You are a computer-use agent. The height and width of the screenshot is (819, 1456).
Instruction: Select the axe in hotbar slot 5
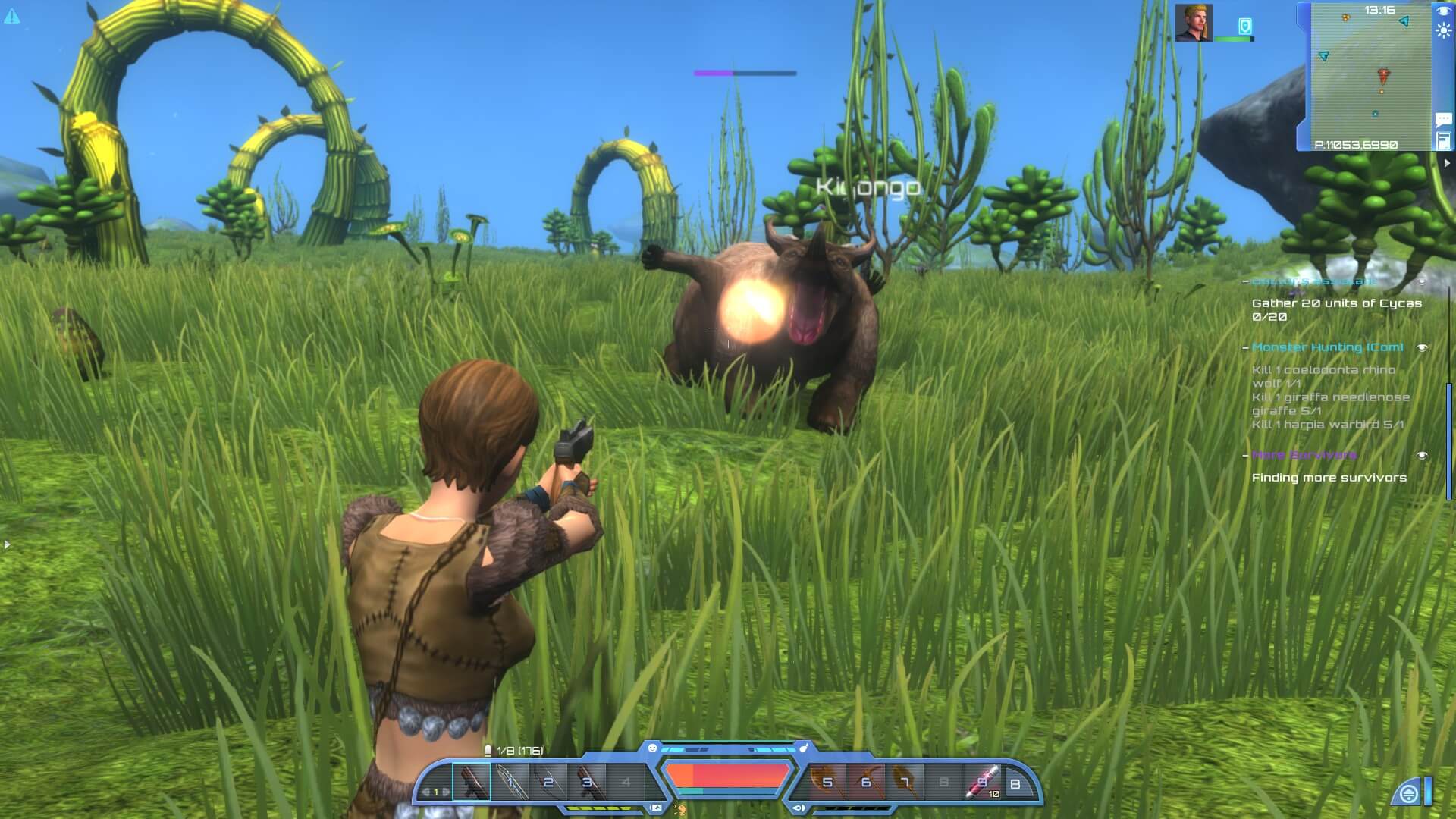pos(826,781)
